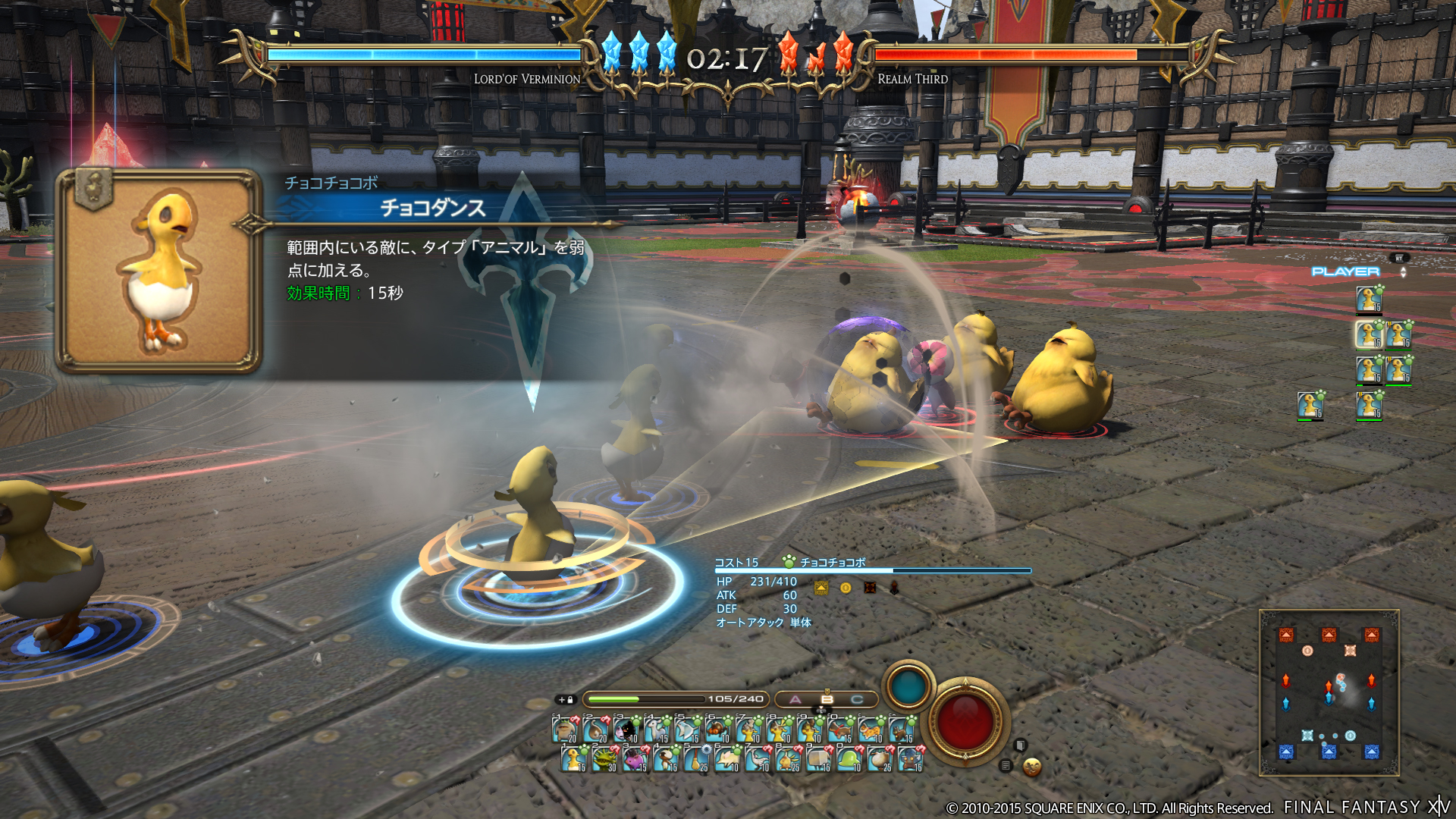Select the orange spider minion slot
1456x819 pixels.
click(717, 730)
